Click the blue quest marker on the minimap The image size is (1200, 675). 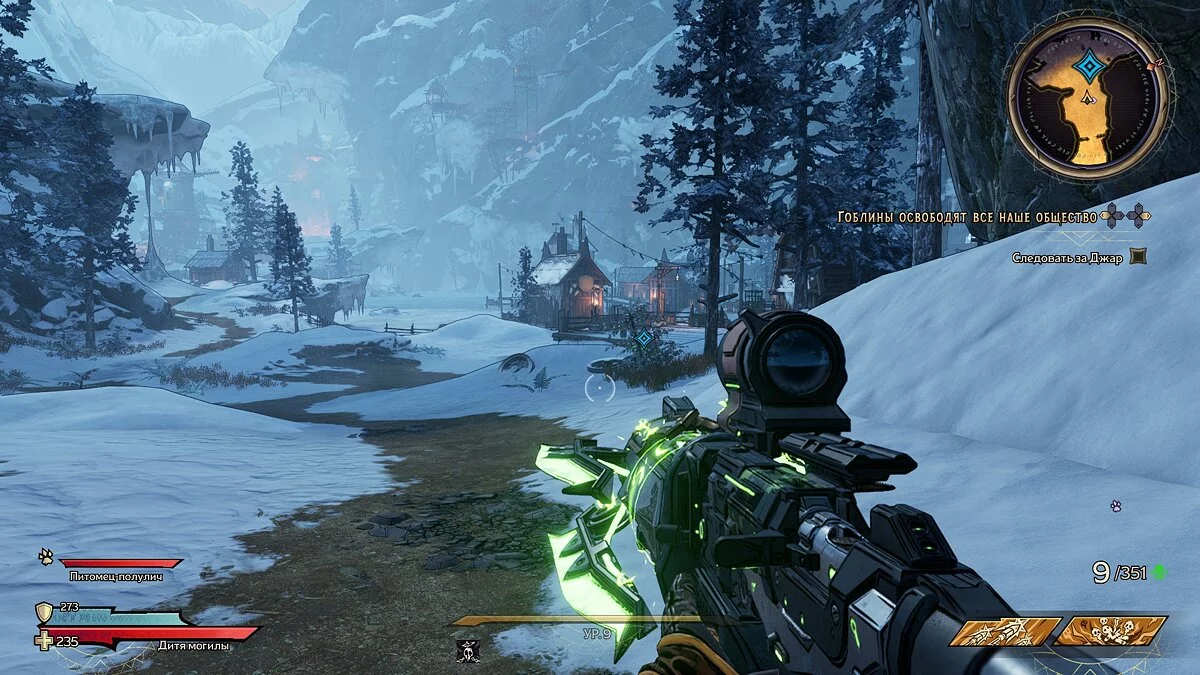pyautogui.click(x=1086, y=66)
